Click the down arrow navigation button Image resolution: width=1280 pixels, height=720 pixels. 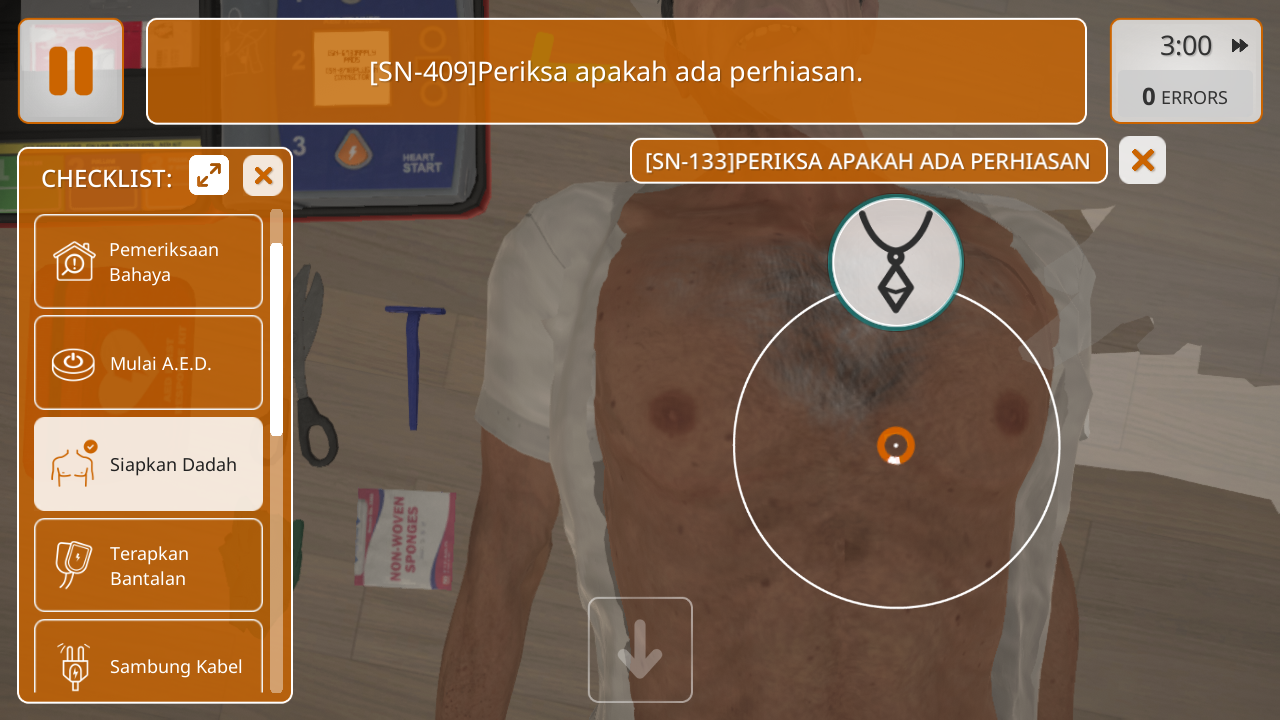tap(640, 650)
